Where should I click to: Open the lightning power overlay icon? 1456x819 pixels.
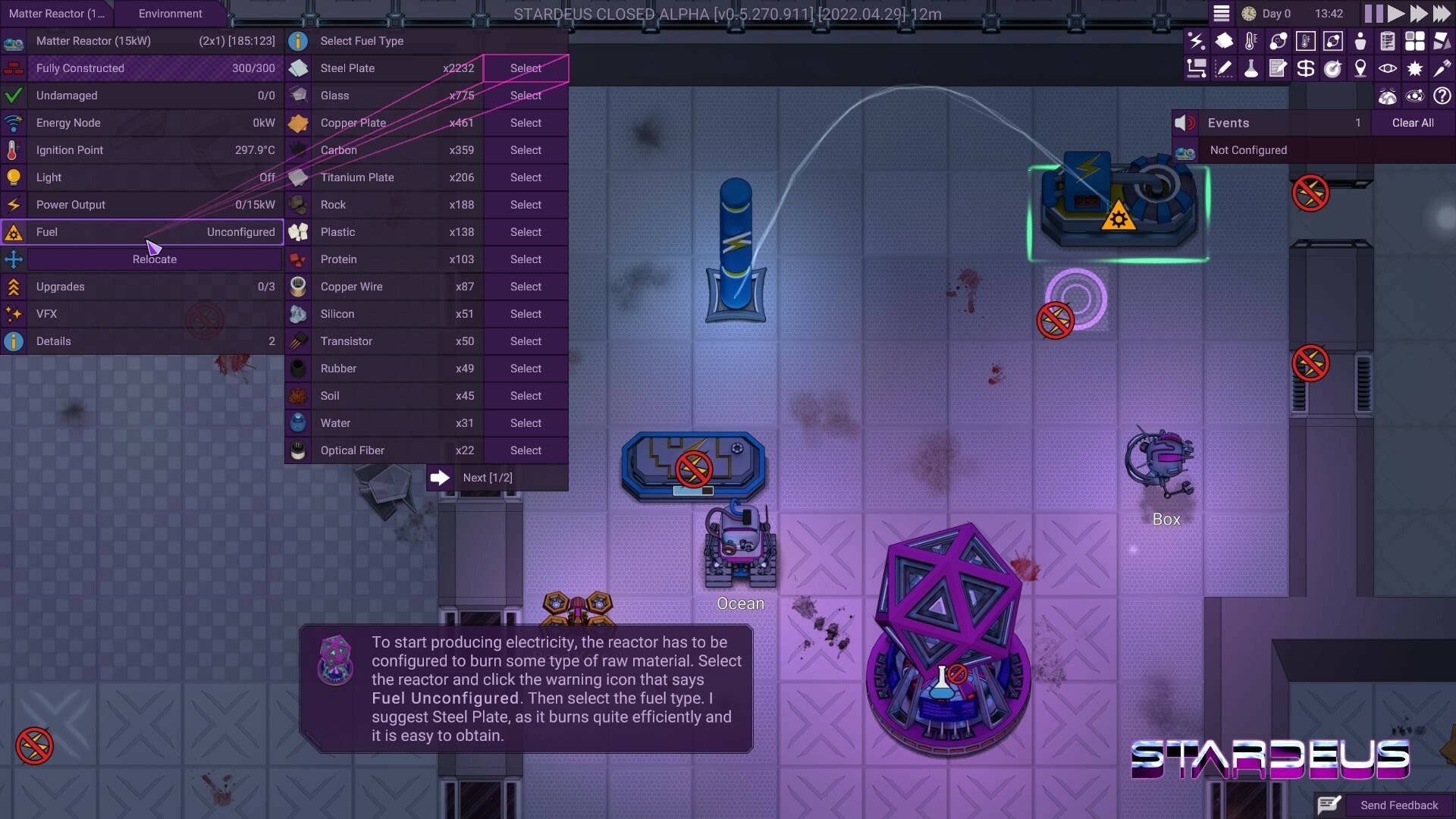tap(1197, 41)
